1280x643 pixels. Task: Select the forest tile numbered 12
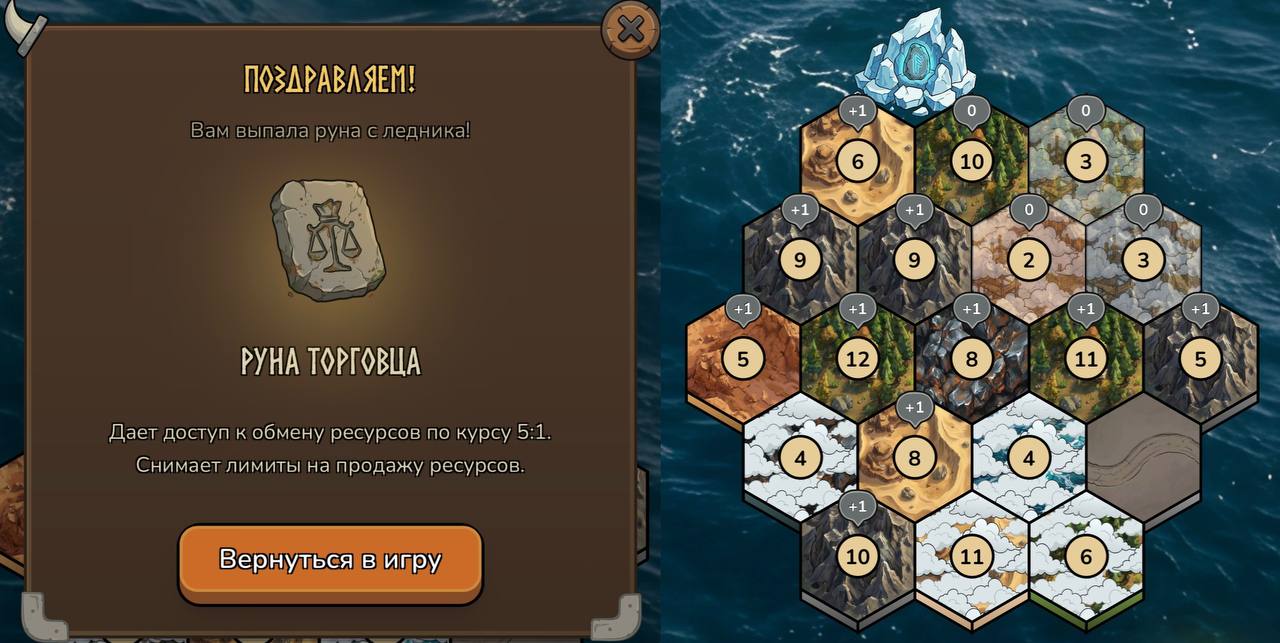[x=857, y=358]
